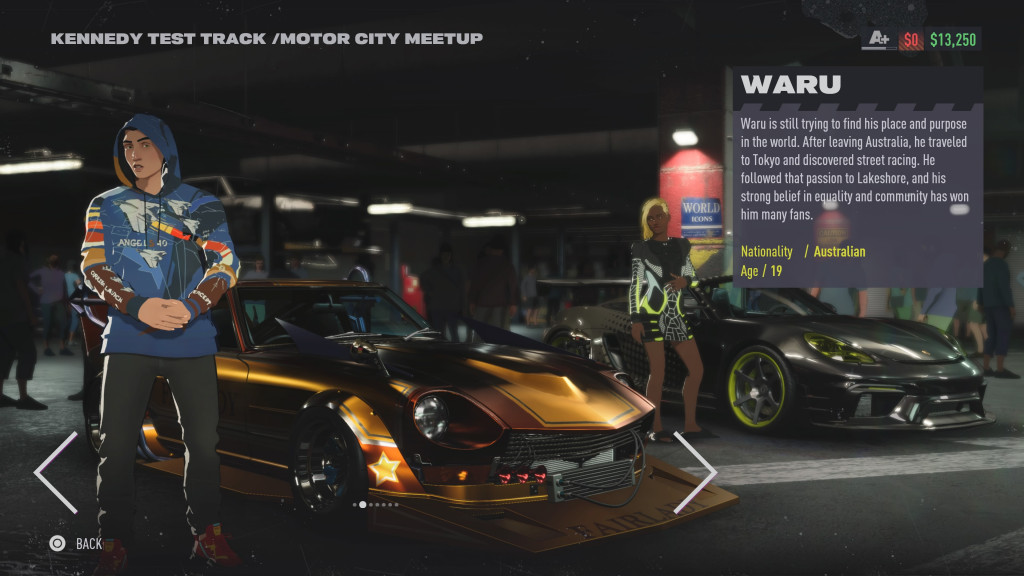Show the previous character with left arrow

click(x=55, y=472)
